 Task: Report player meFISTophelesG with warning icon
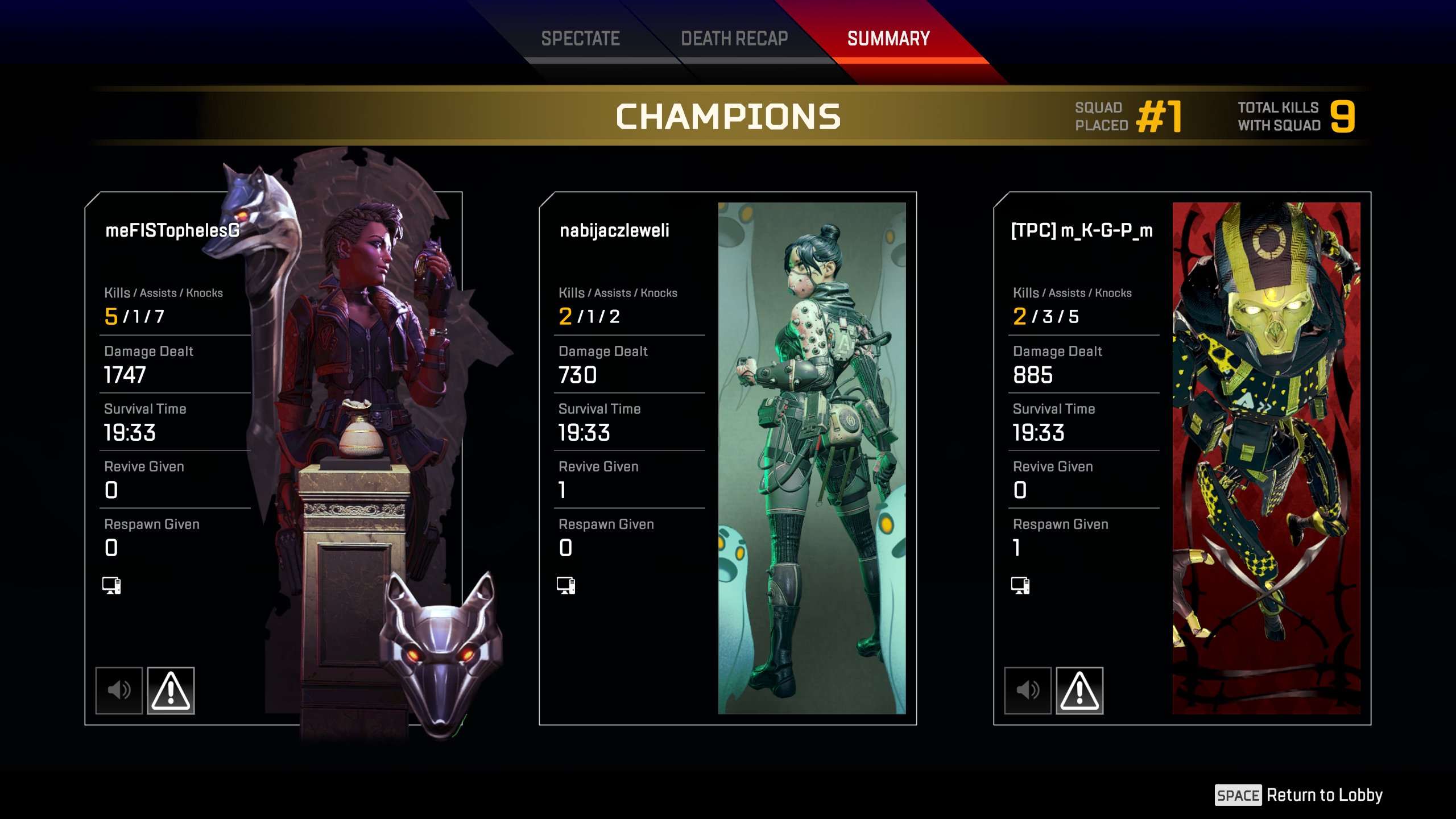(x=171, y=690)
